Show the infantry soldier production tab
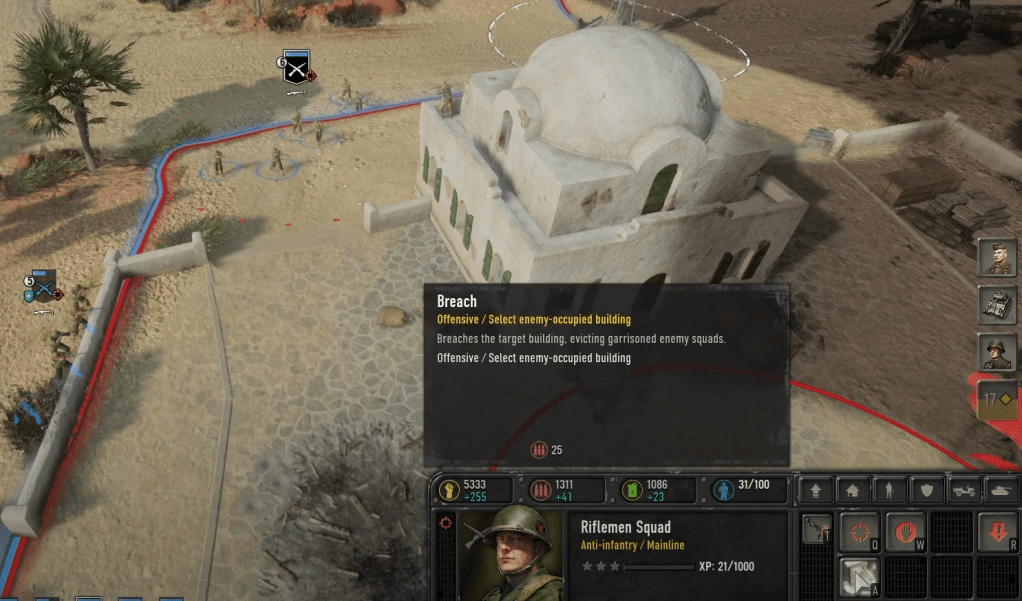Viewport: 1022px width, 601px height. click(x=890, y=491)
